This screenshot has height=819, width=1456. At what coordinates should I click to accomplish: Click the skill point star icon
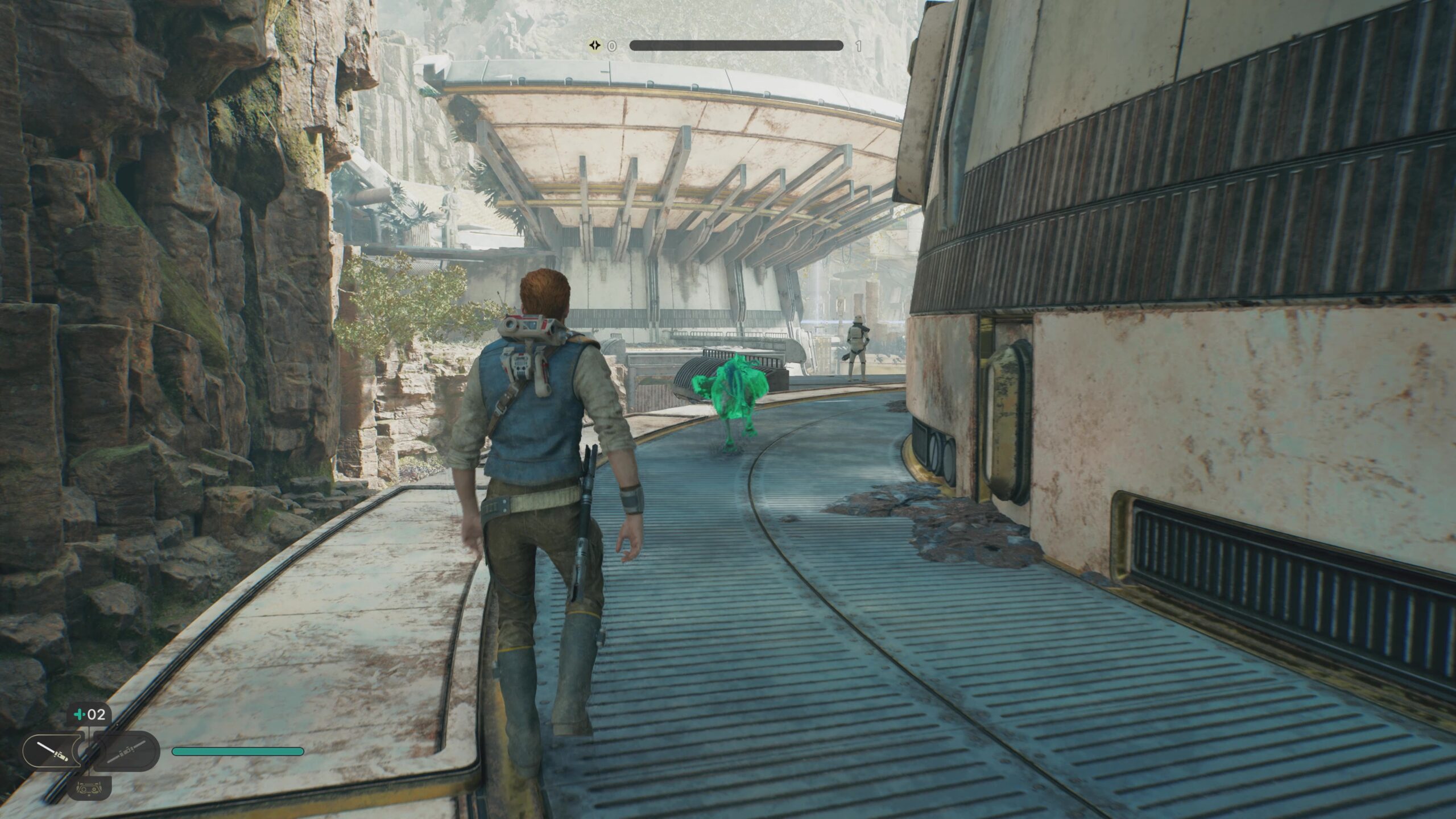[x=594, y=45]
